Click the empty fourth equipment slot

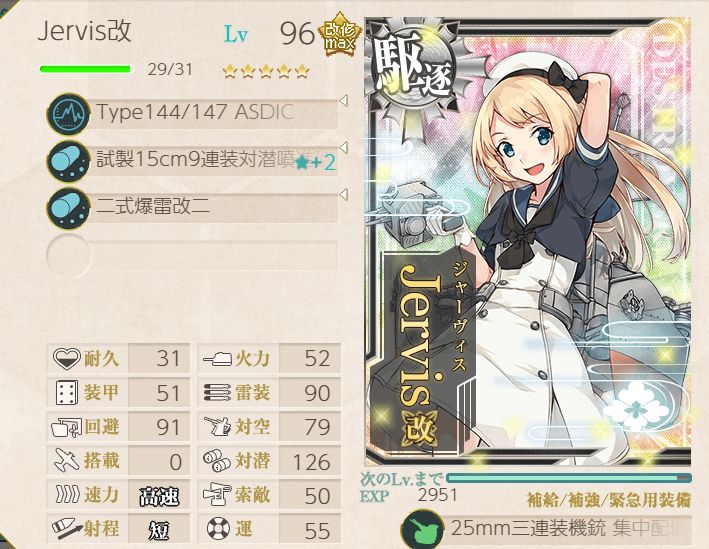click(195, 254)
